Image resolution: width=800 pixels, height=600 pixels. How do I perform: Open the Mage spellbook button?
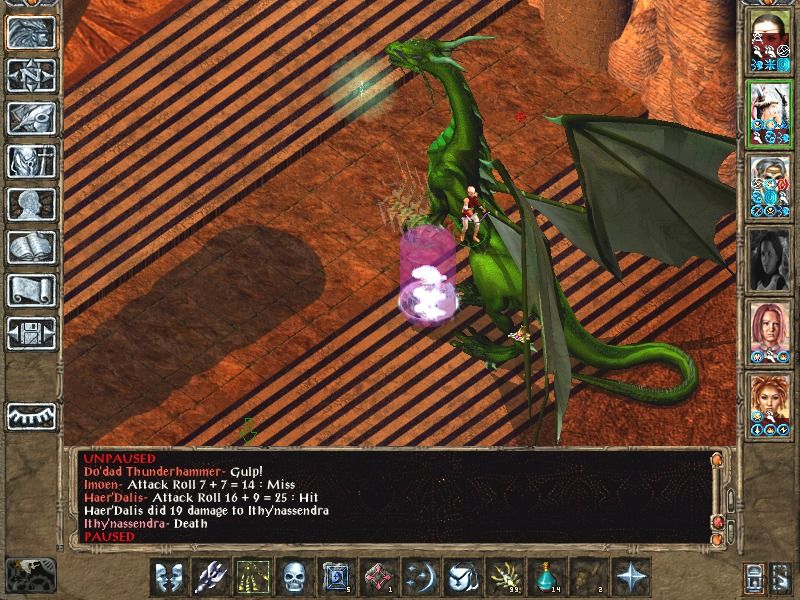click(x=31, y=247)
